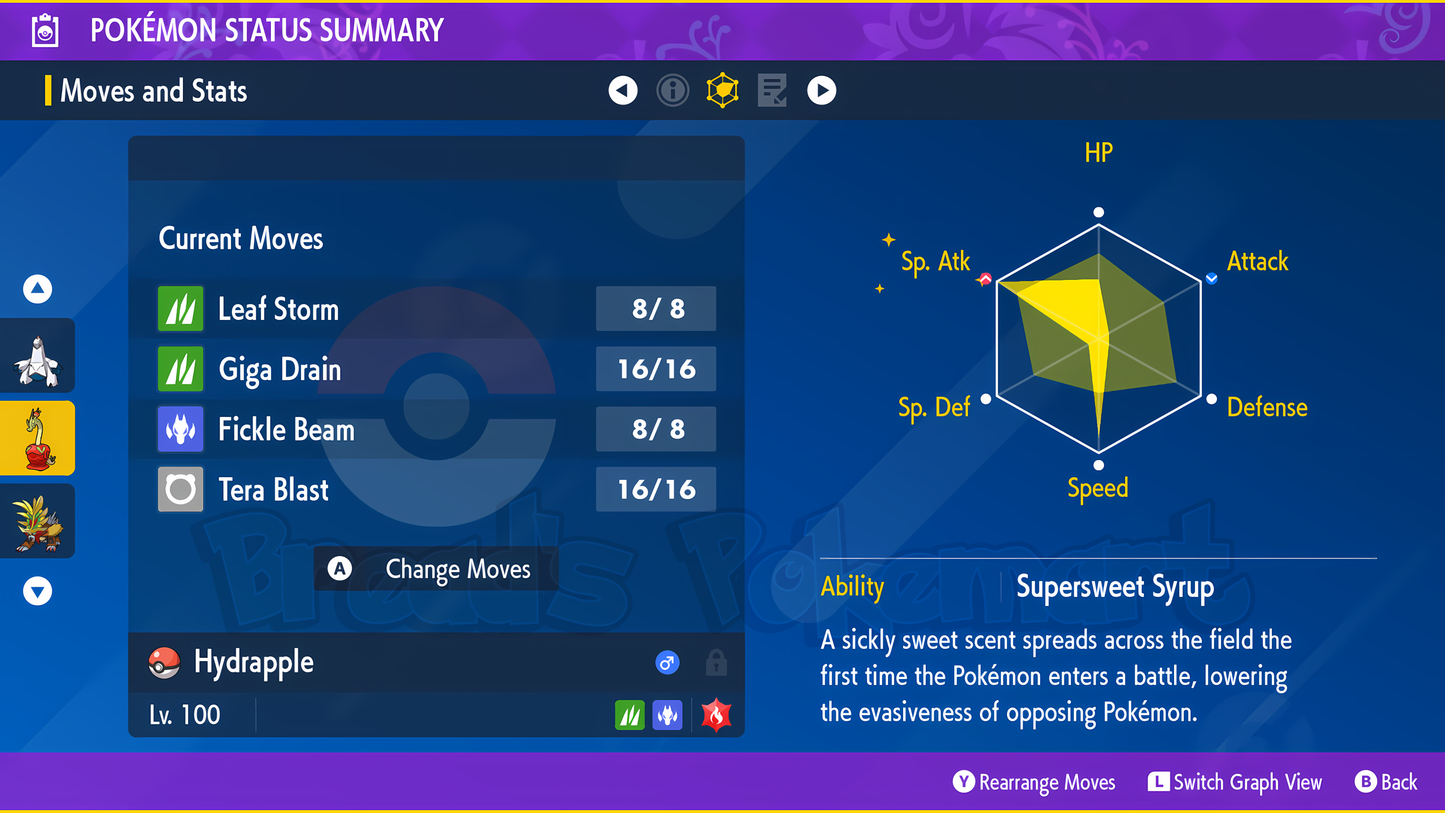
Task: Select the Fickle Beam move
Action: tap(436, 430)
